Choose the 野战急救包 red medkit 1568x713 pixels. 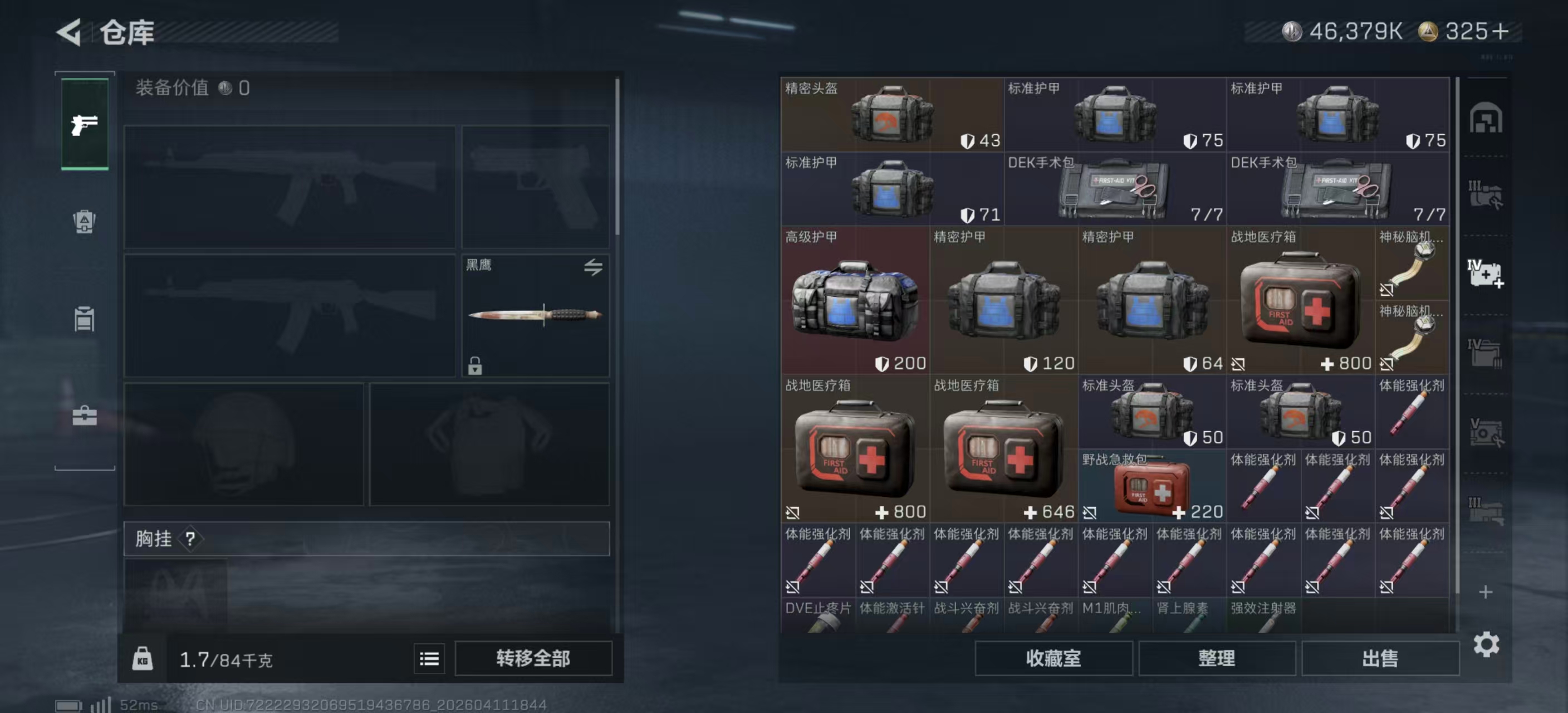click(x=1151, y=486)
